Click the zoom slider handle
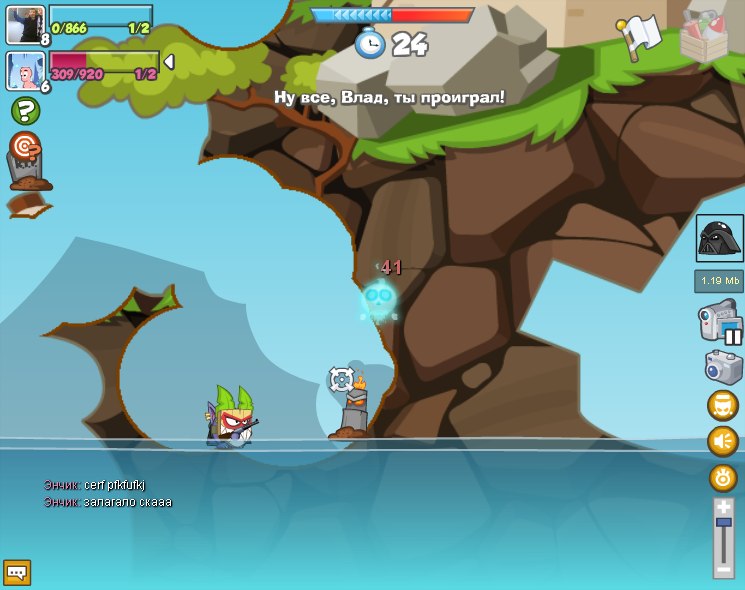This screenshot has width=745, height=590. tap(723, 522)
